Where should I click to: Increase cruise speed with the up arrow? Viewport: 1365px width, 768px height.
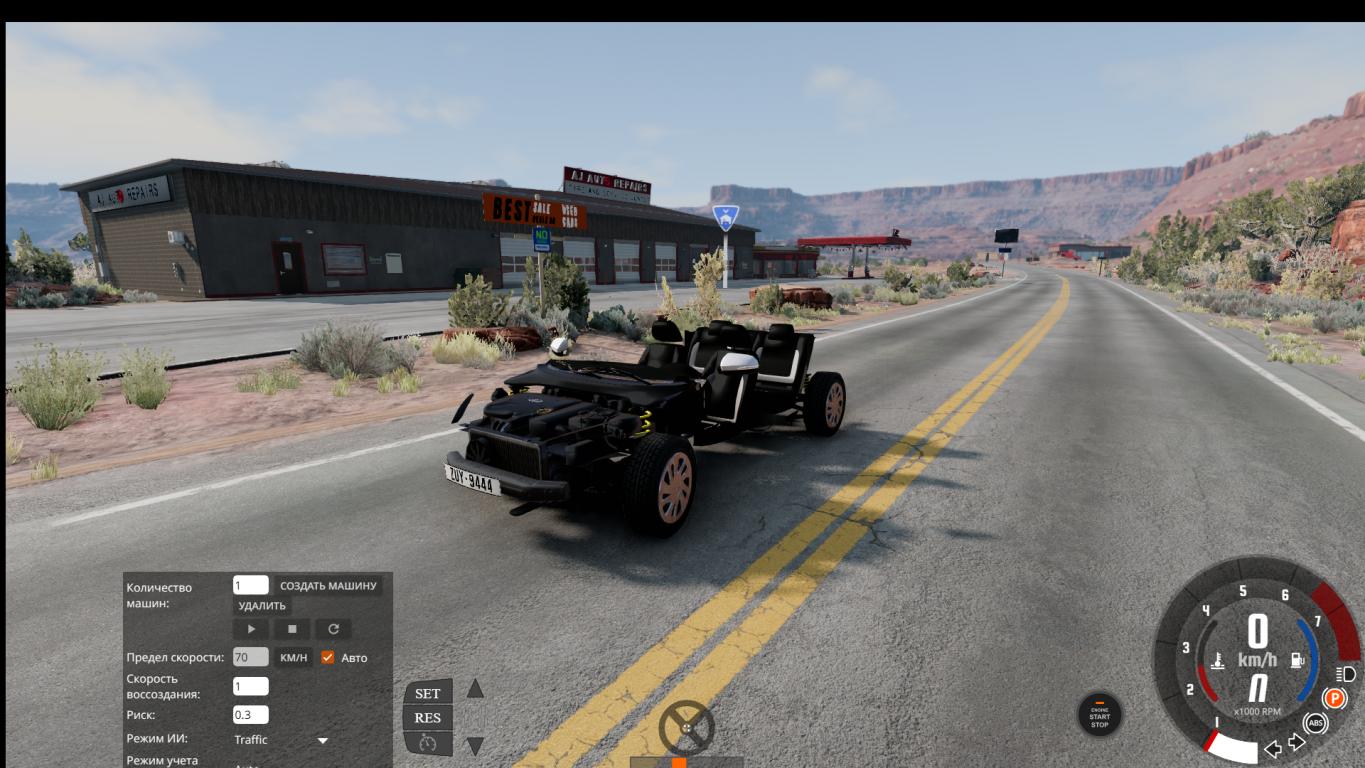476,689
